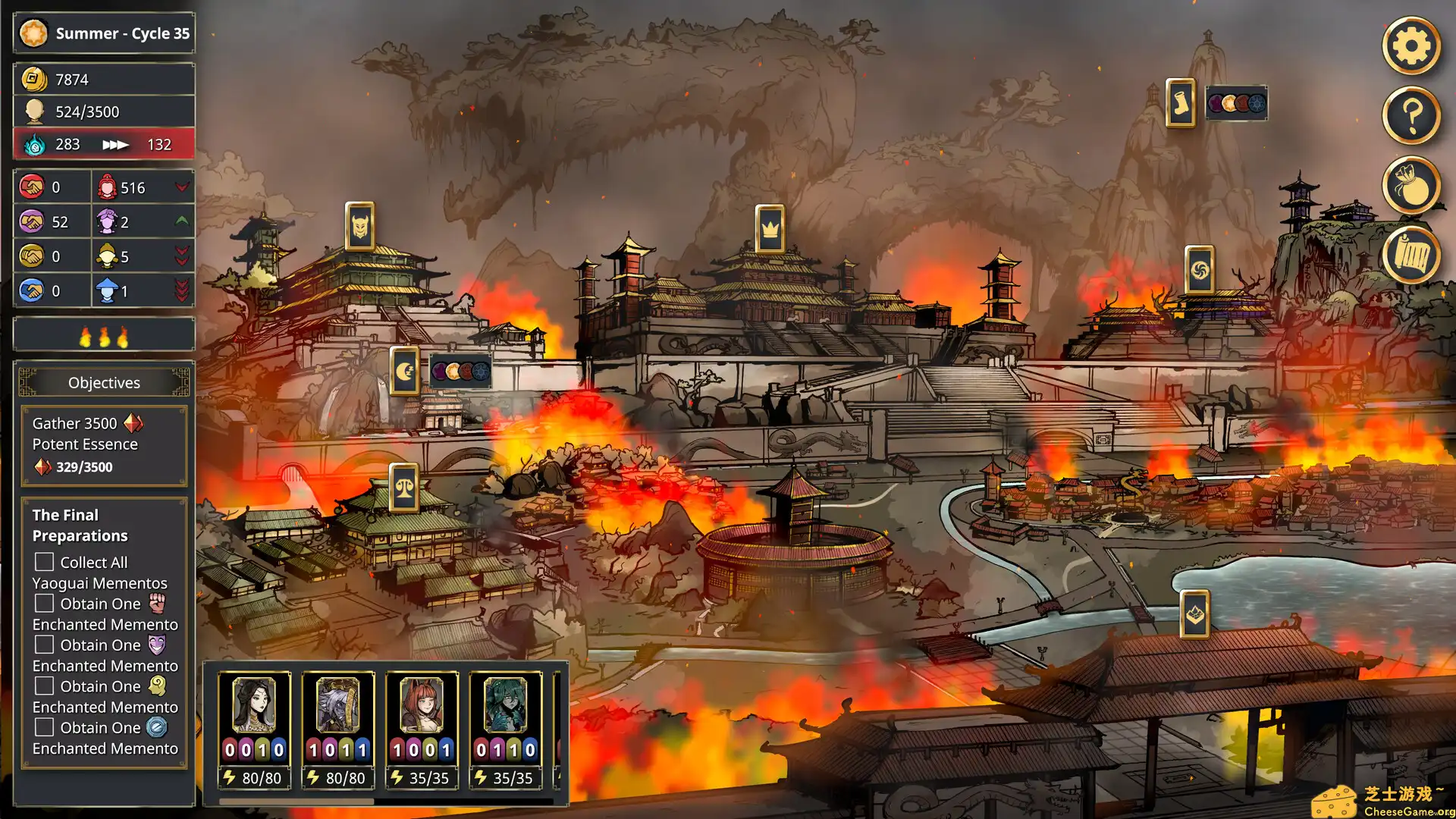
Task: Open the balance scales location marker
Action: (x=404, y=488)
